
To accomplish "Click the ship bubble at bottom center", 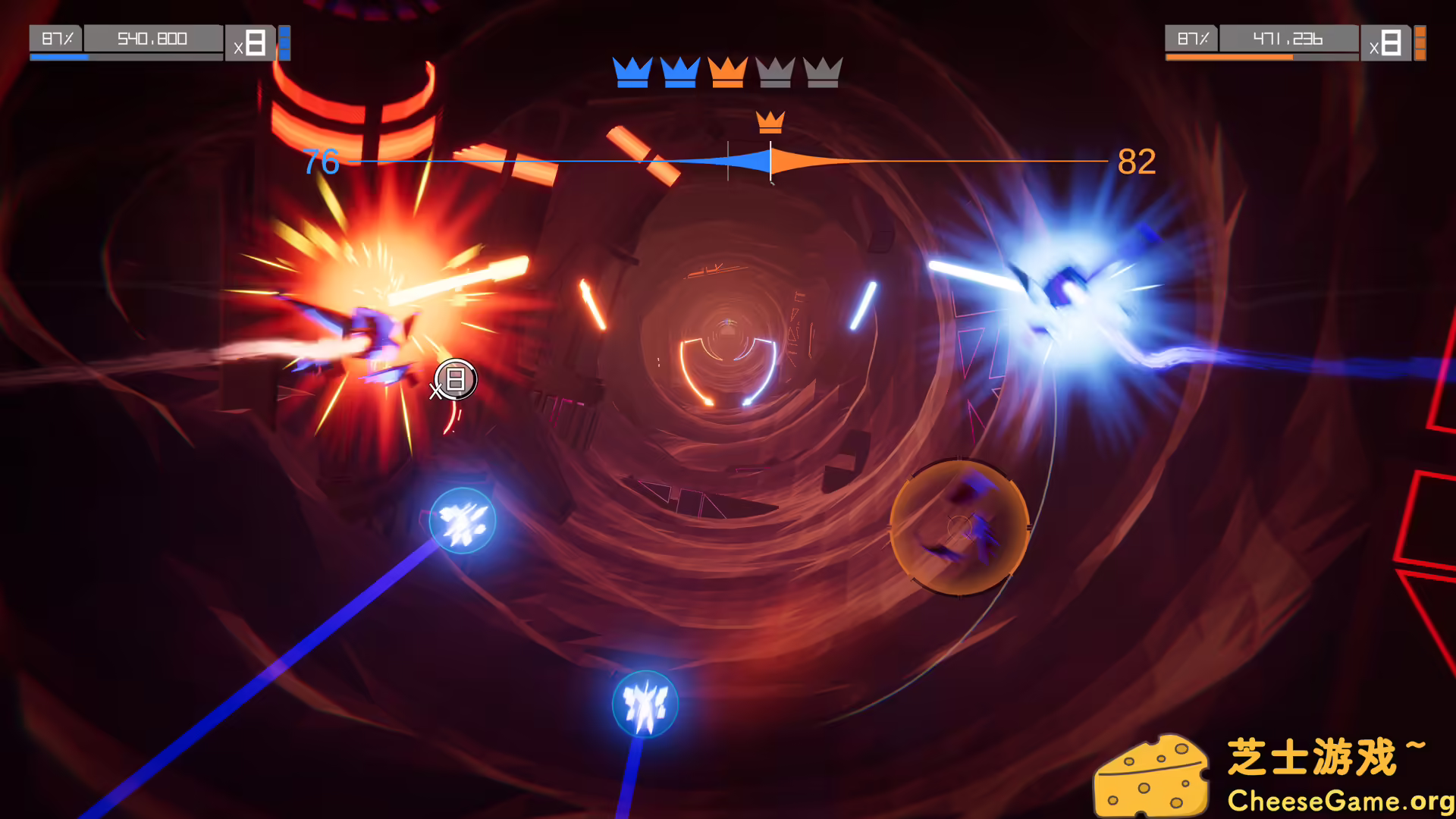I will point(644,704).
